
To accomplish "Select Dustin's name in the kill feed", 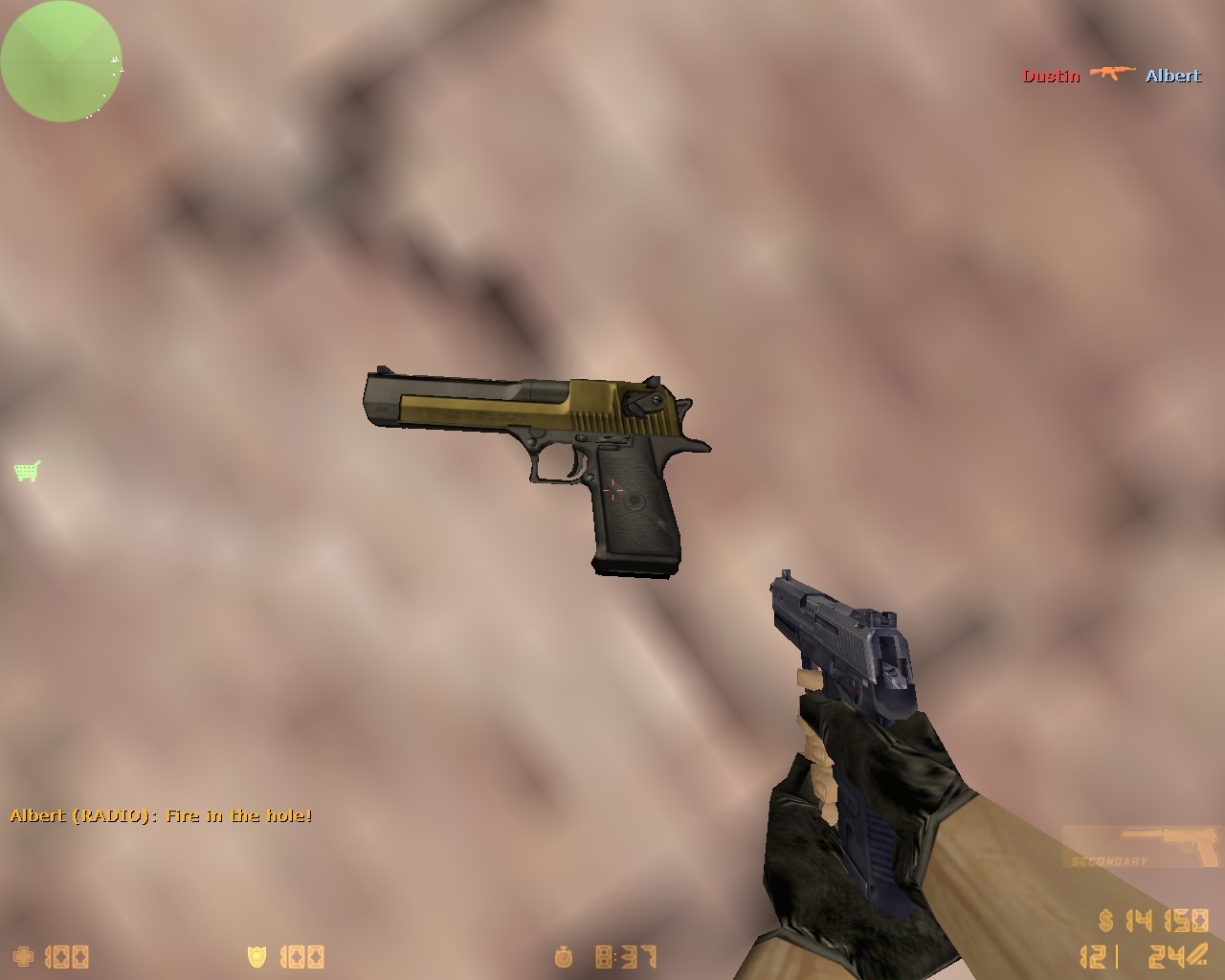I will [1050, 75].
